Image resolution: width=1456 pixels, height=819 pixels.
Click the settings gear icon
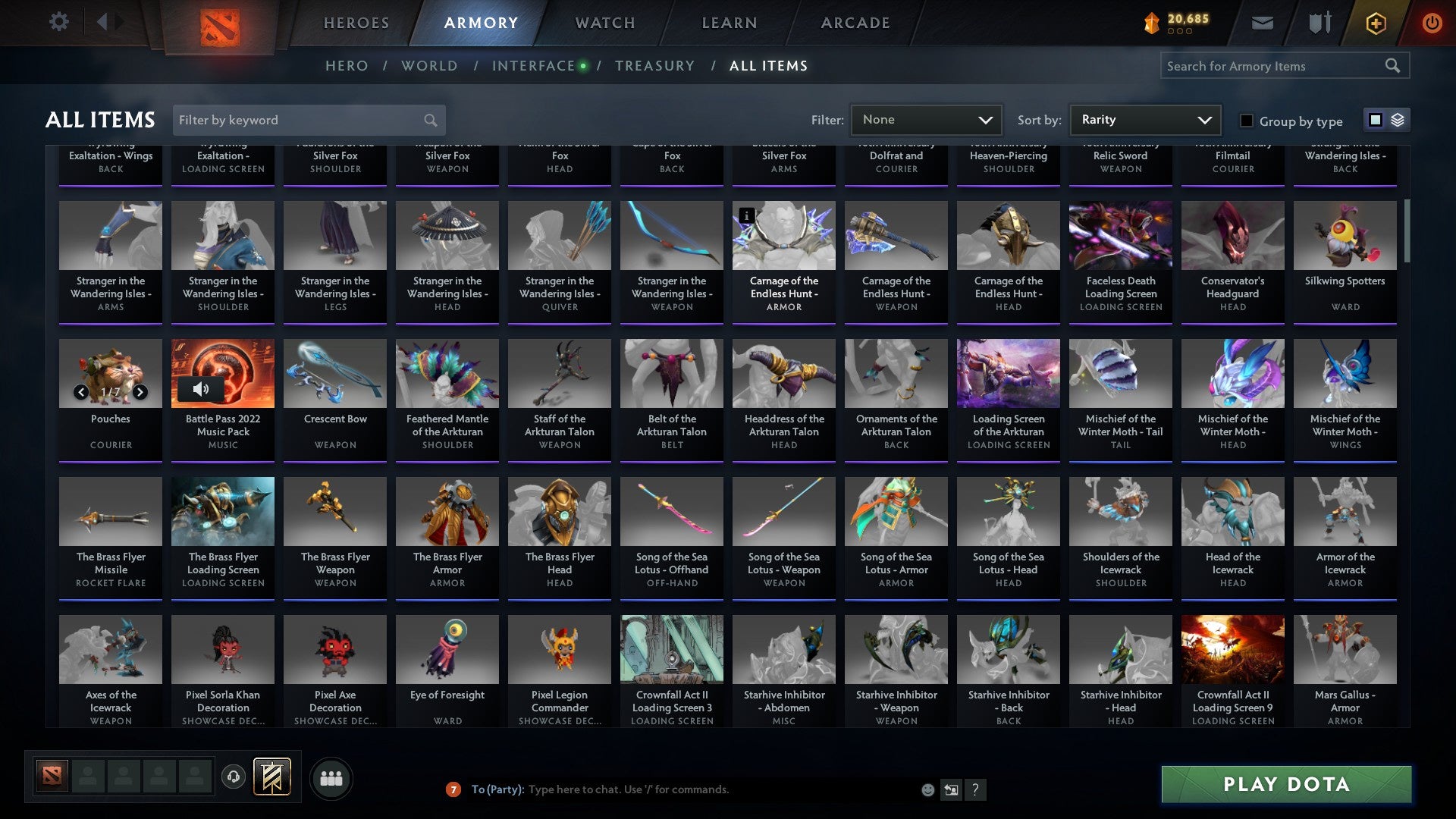[x=58, y=22]
